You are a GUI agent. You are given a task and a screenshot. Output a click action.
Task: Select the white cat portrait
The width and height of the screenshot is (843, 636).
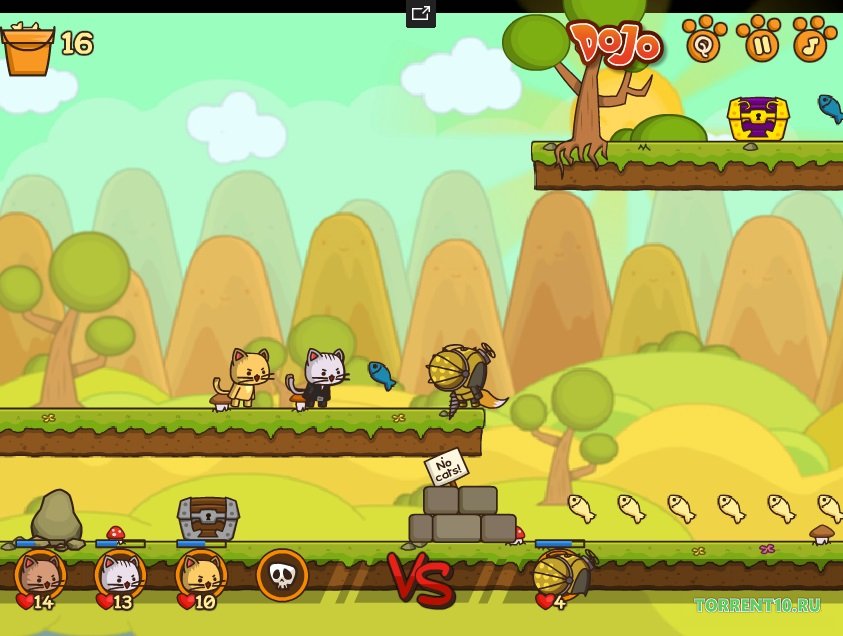(120, 575)
